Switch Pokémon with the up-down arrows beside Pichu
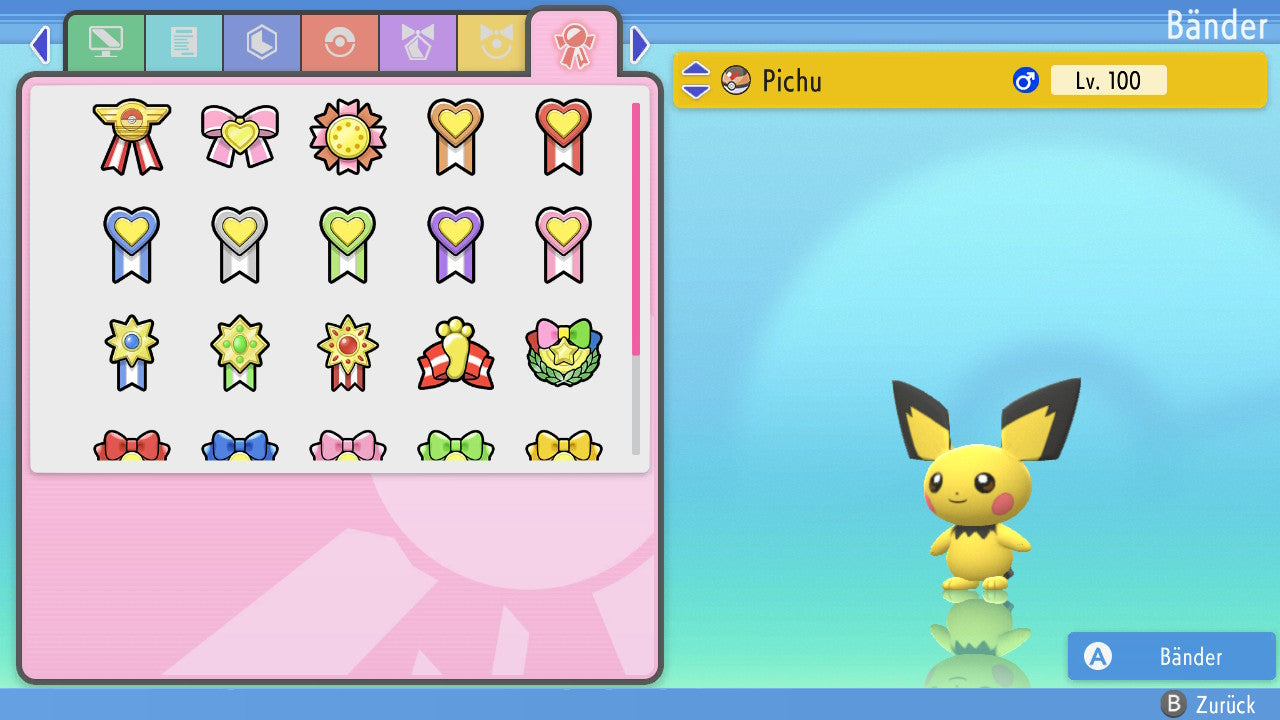This screenshot has height=720, width=1280. coord(696,80)
